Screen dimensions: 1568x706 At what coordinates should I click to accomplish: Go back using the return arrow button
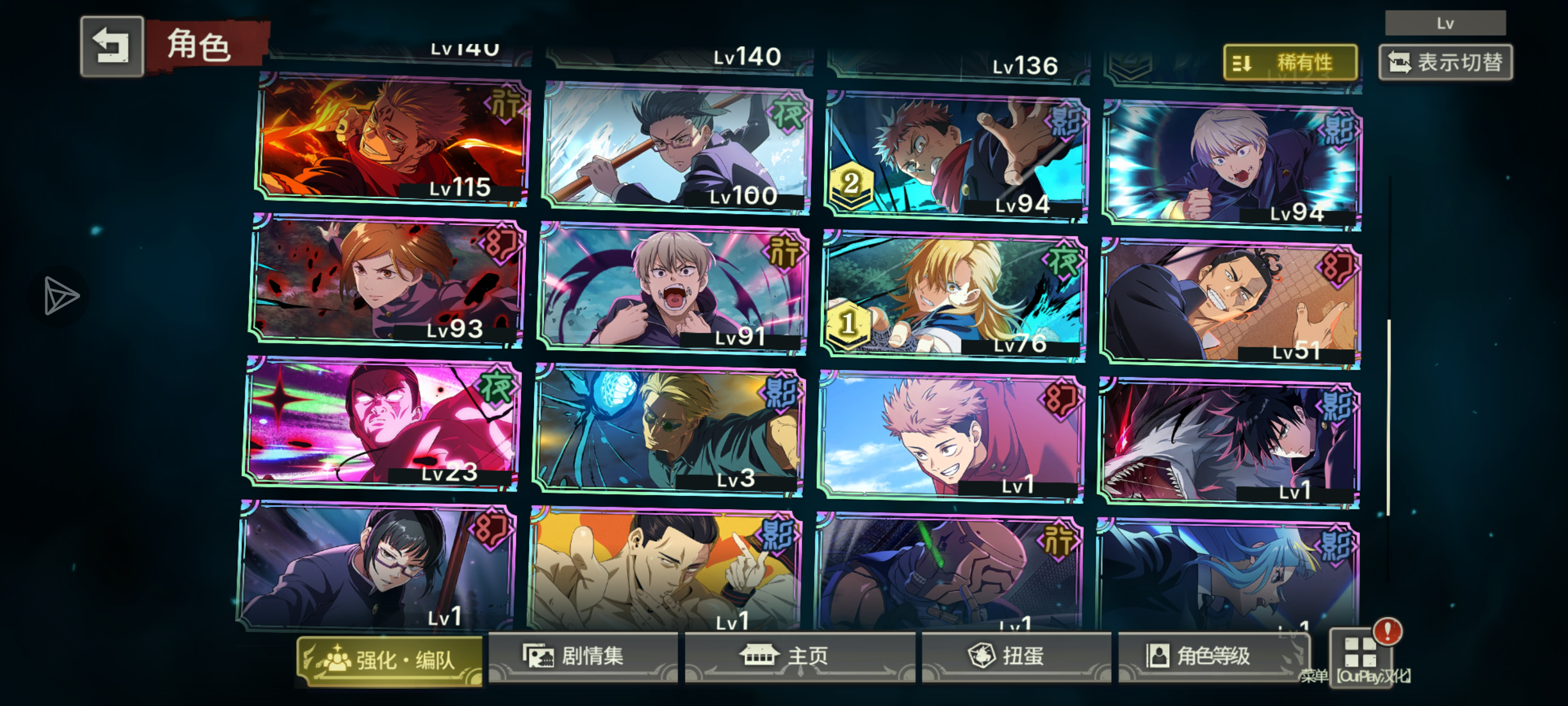112,47
